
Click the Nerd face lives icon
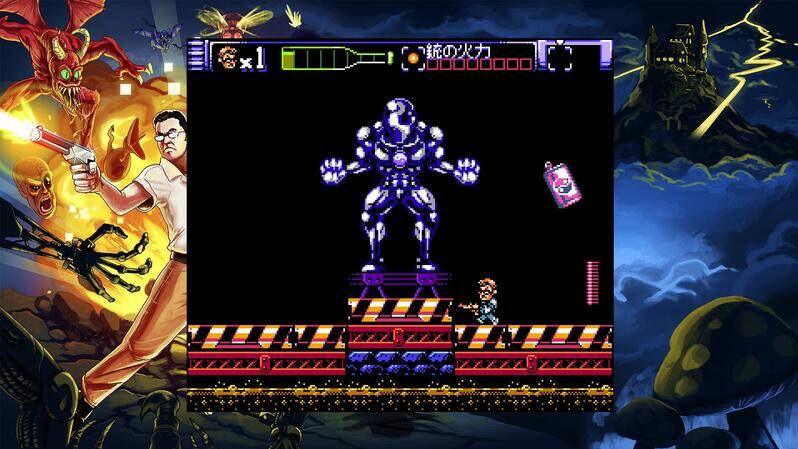click(x=227, y=57)
